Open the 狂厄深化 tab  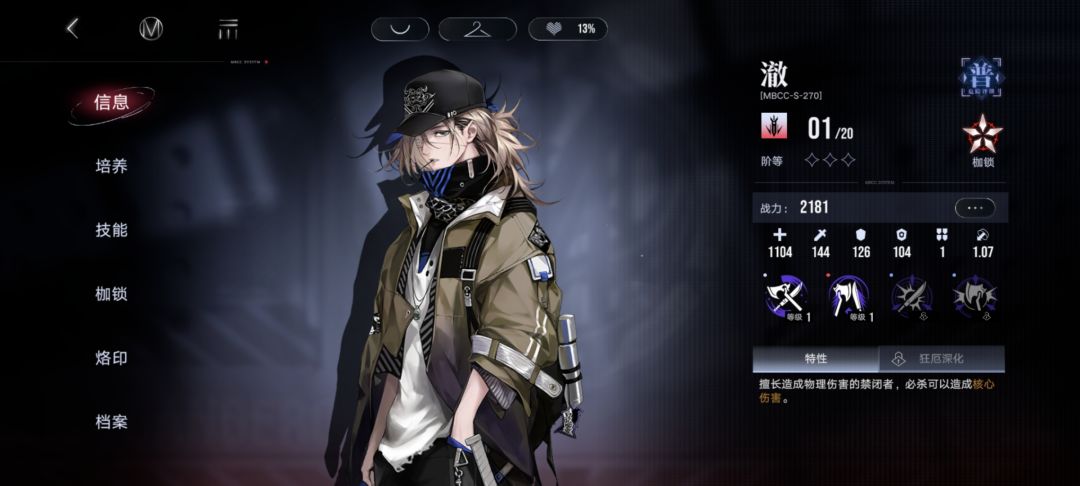point(942,358)
